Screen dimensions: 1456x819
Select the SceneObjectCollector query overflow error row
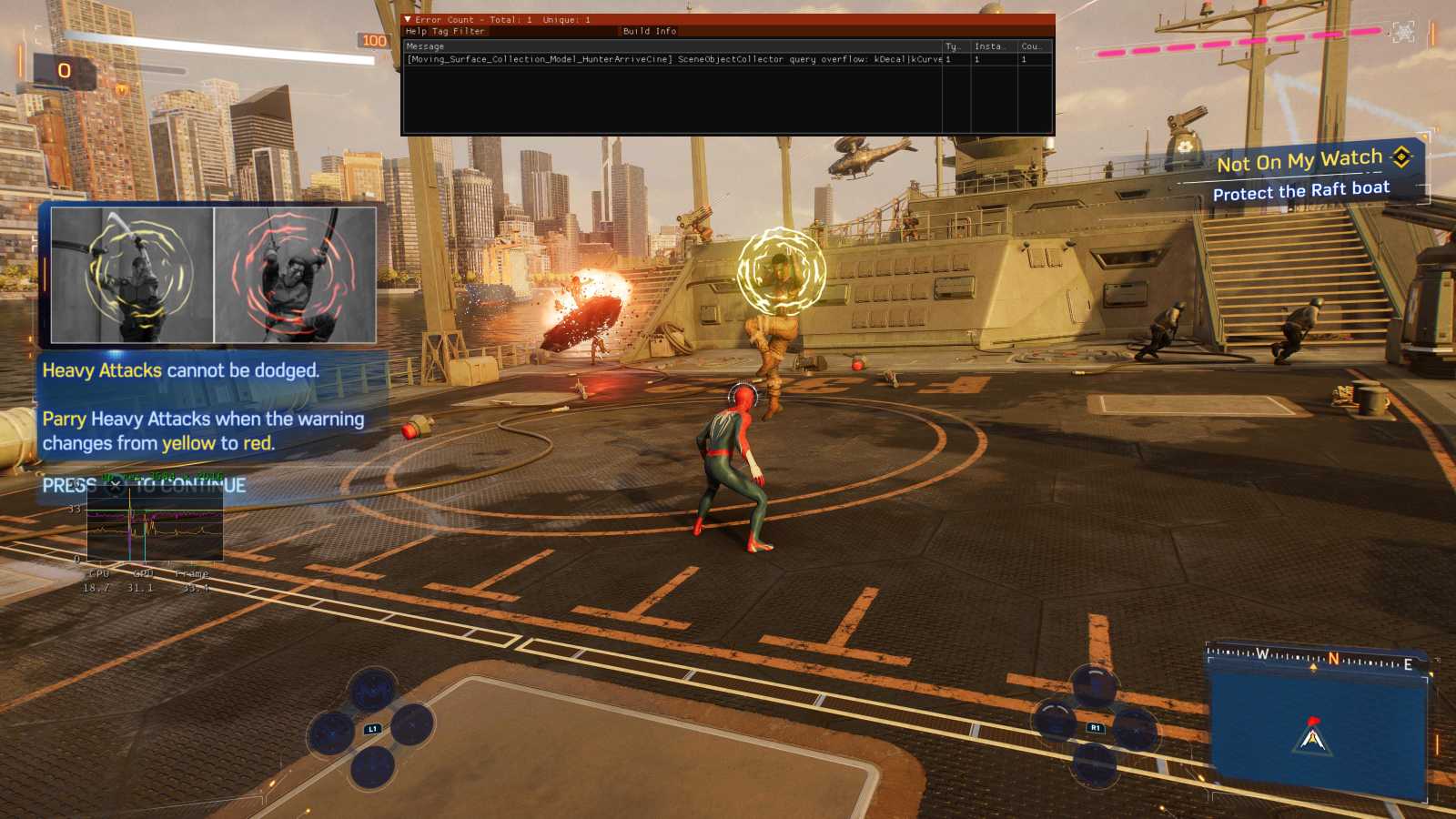pos(673,58)
